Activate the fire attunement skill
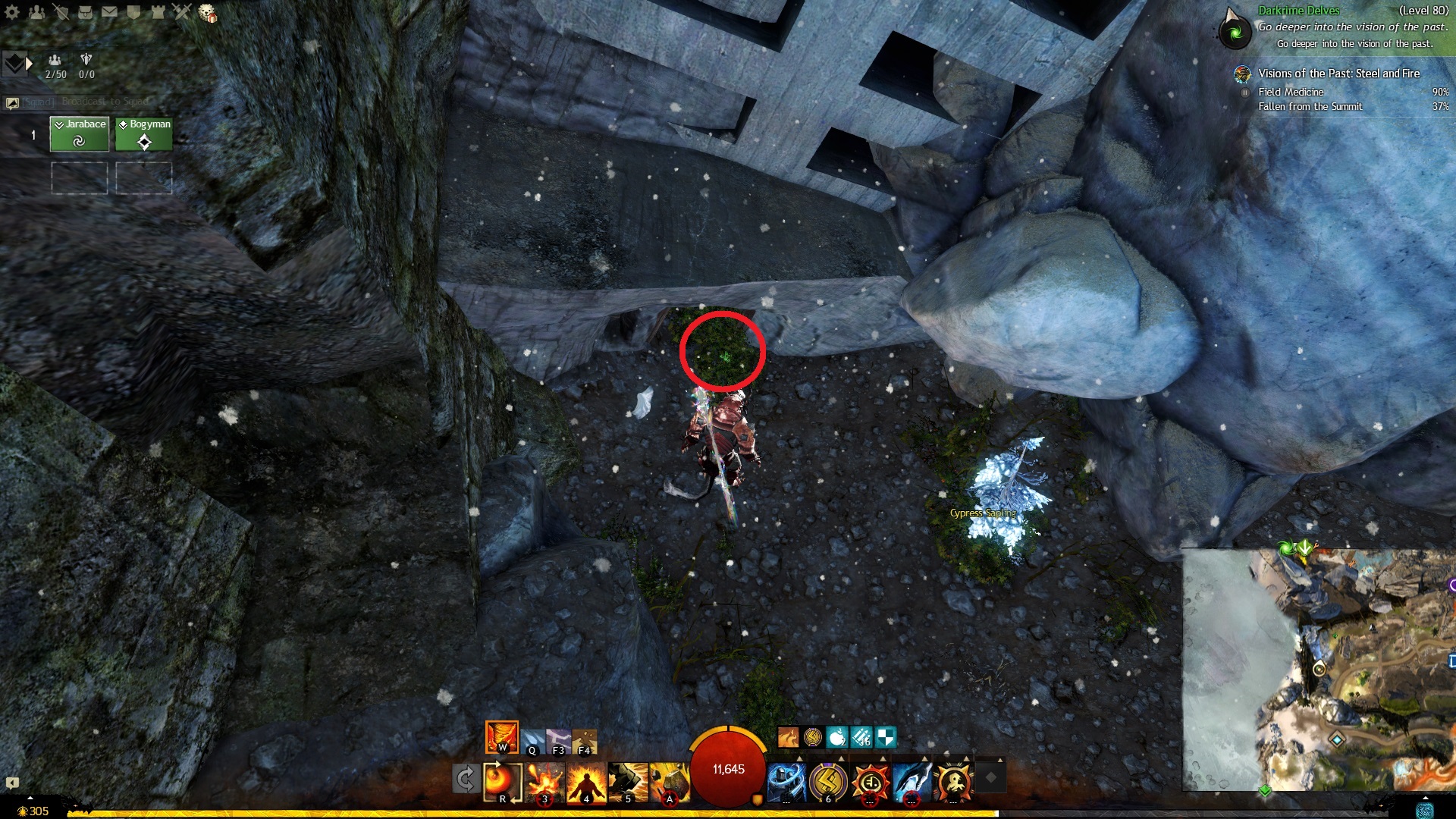The image size is (1456, 819). click(501, 736)
